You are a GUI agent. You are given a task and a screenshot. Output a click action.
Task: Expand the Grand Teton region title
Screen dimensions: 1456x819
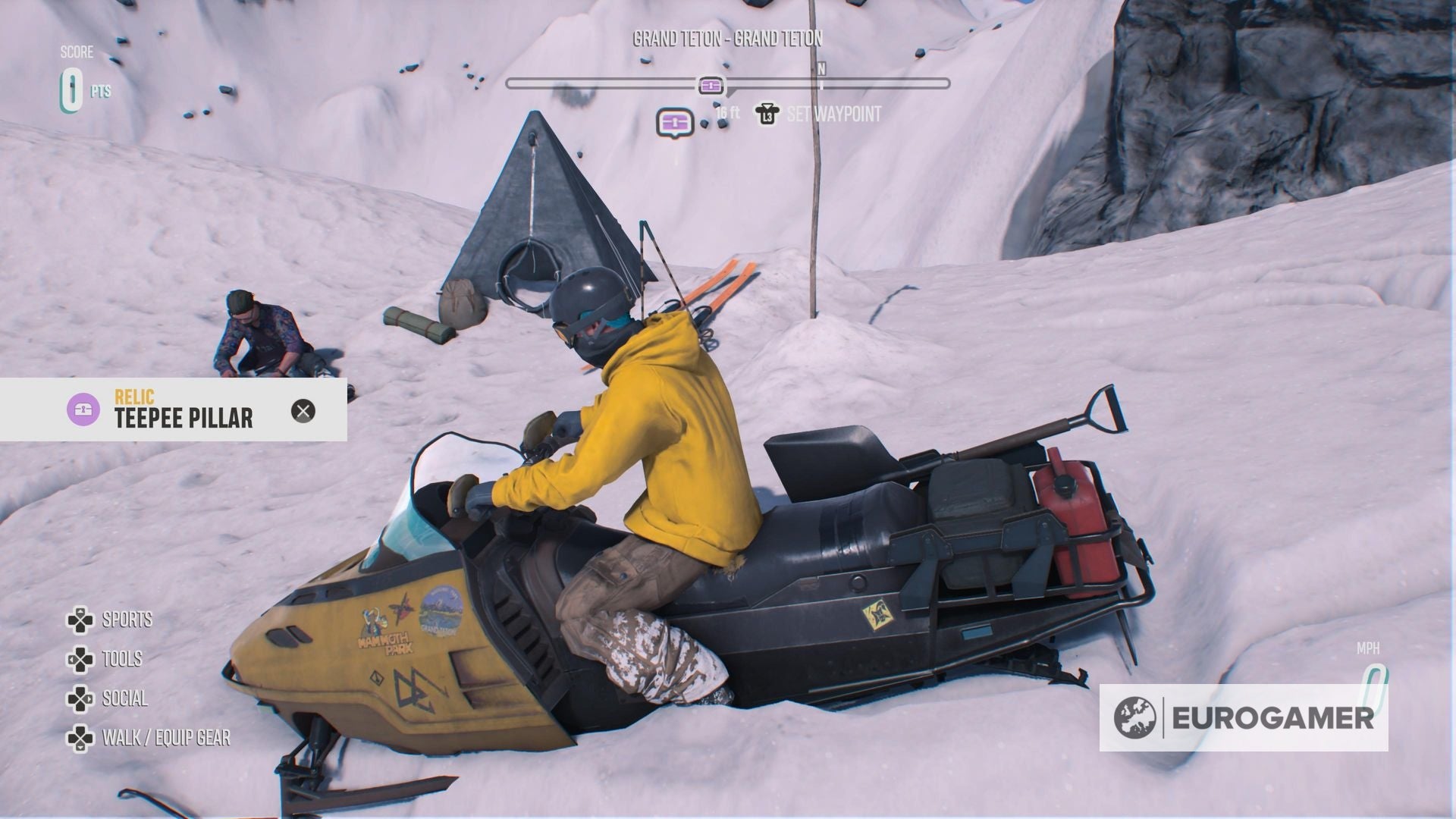click(729, 38)
